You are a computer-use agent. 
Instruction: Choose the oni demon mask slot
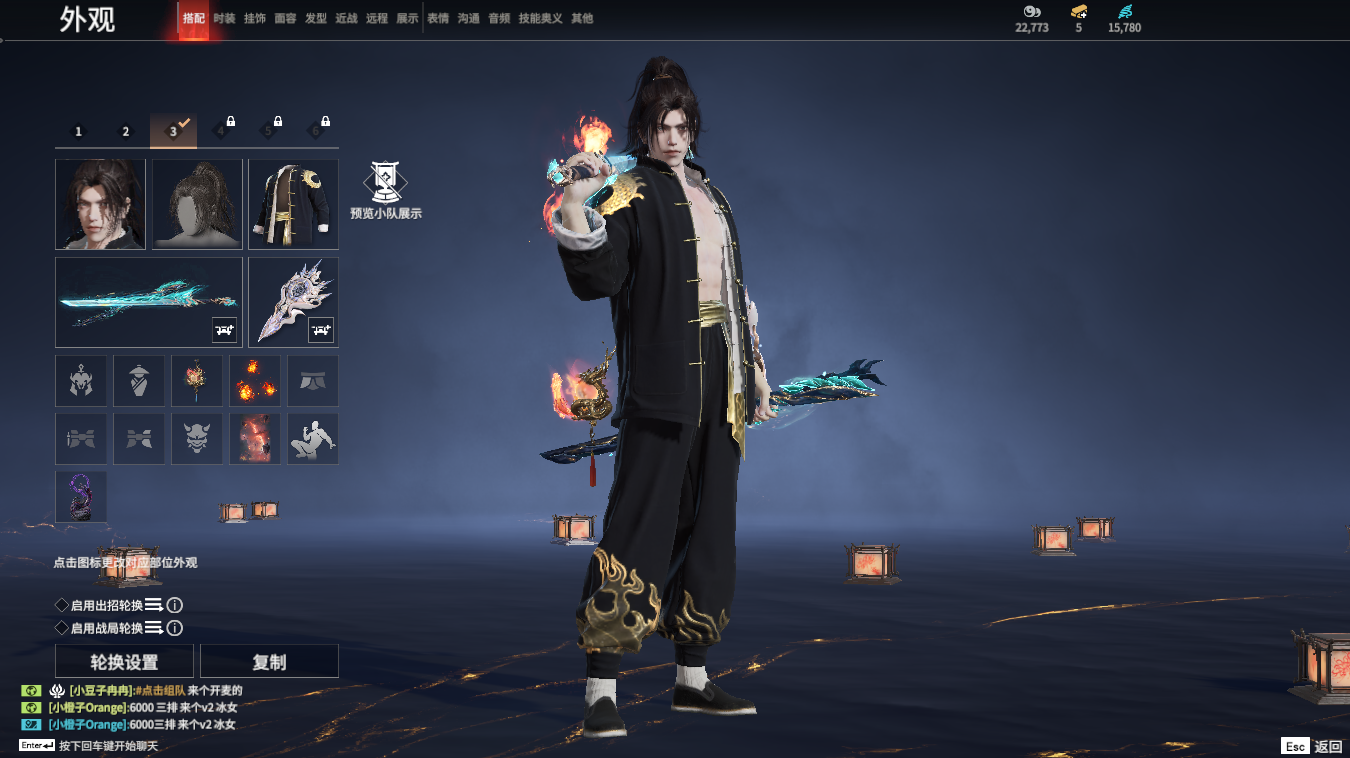pyautogui.click(x=197, y=439)
